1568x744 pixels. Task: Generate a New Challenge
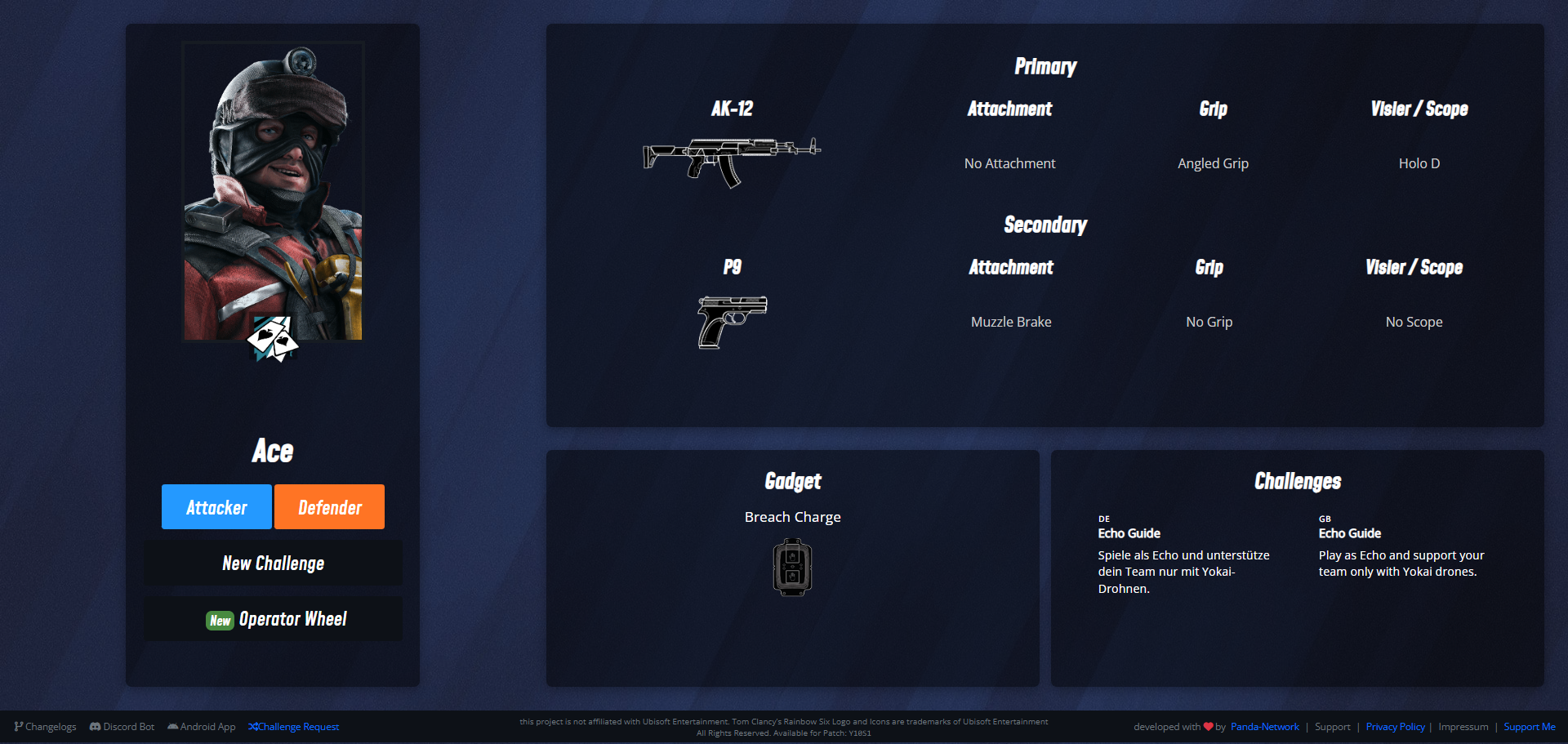click(273, 563)
